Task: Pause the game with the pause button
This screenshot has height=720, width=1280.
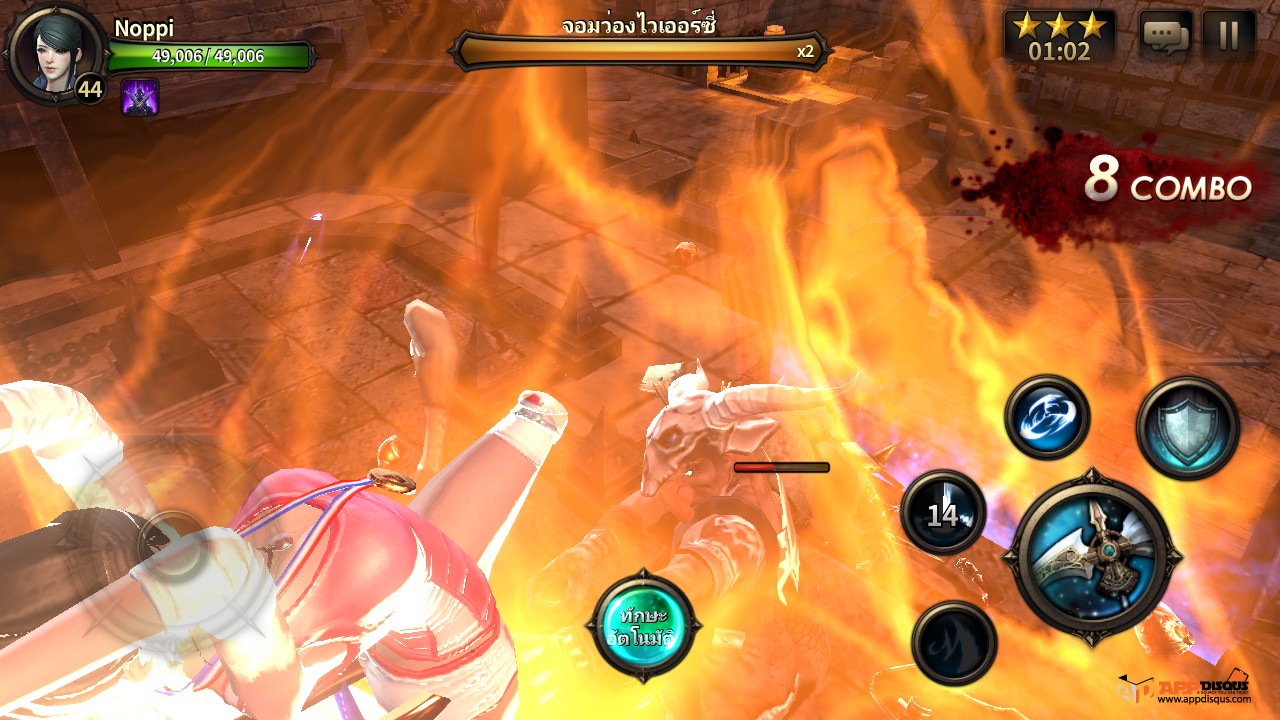Action: [1229, 36]
